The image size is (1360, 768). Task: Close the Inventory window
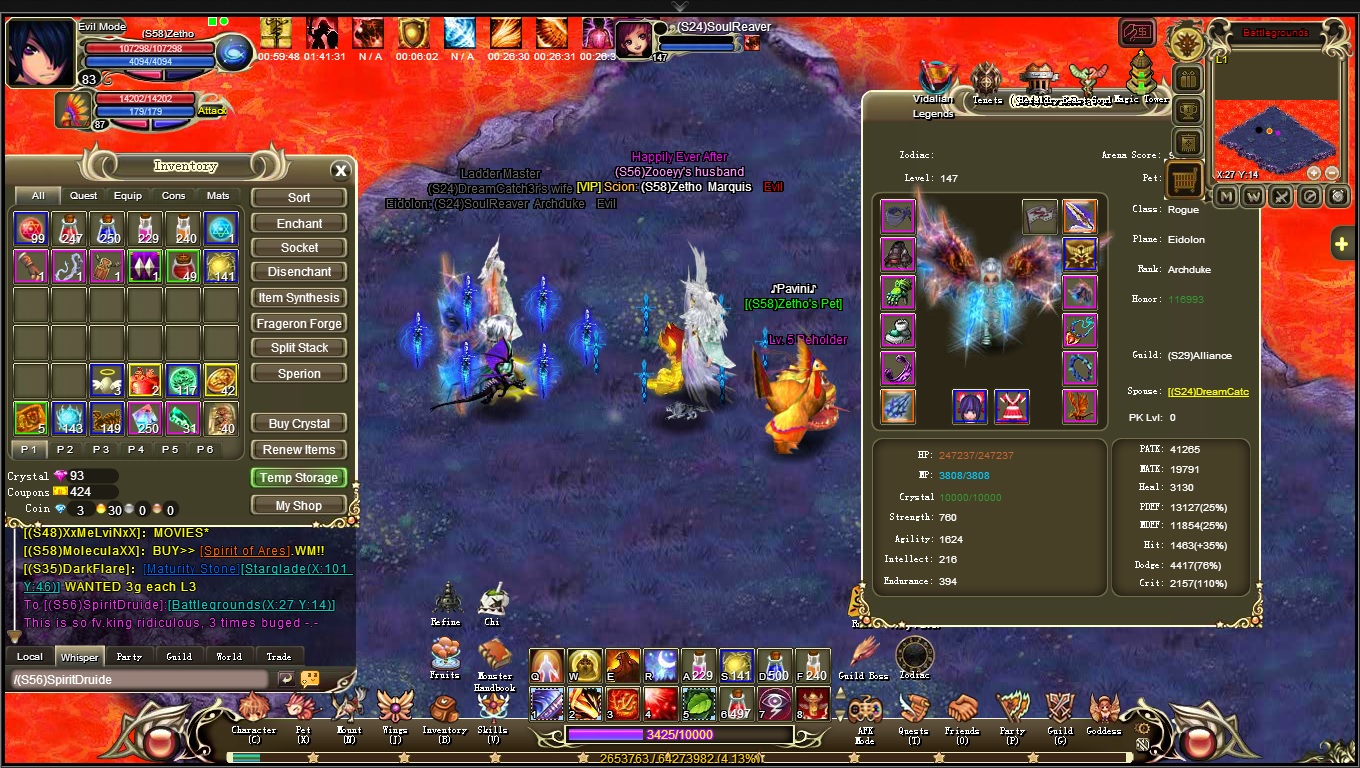tap(340, 170)
